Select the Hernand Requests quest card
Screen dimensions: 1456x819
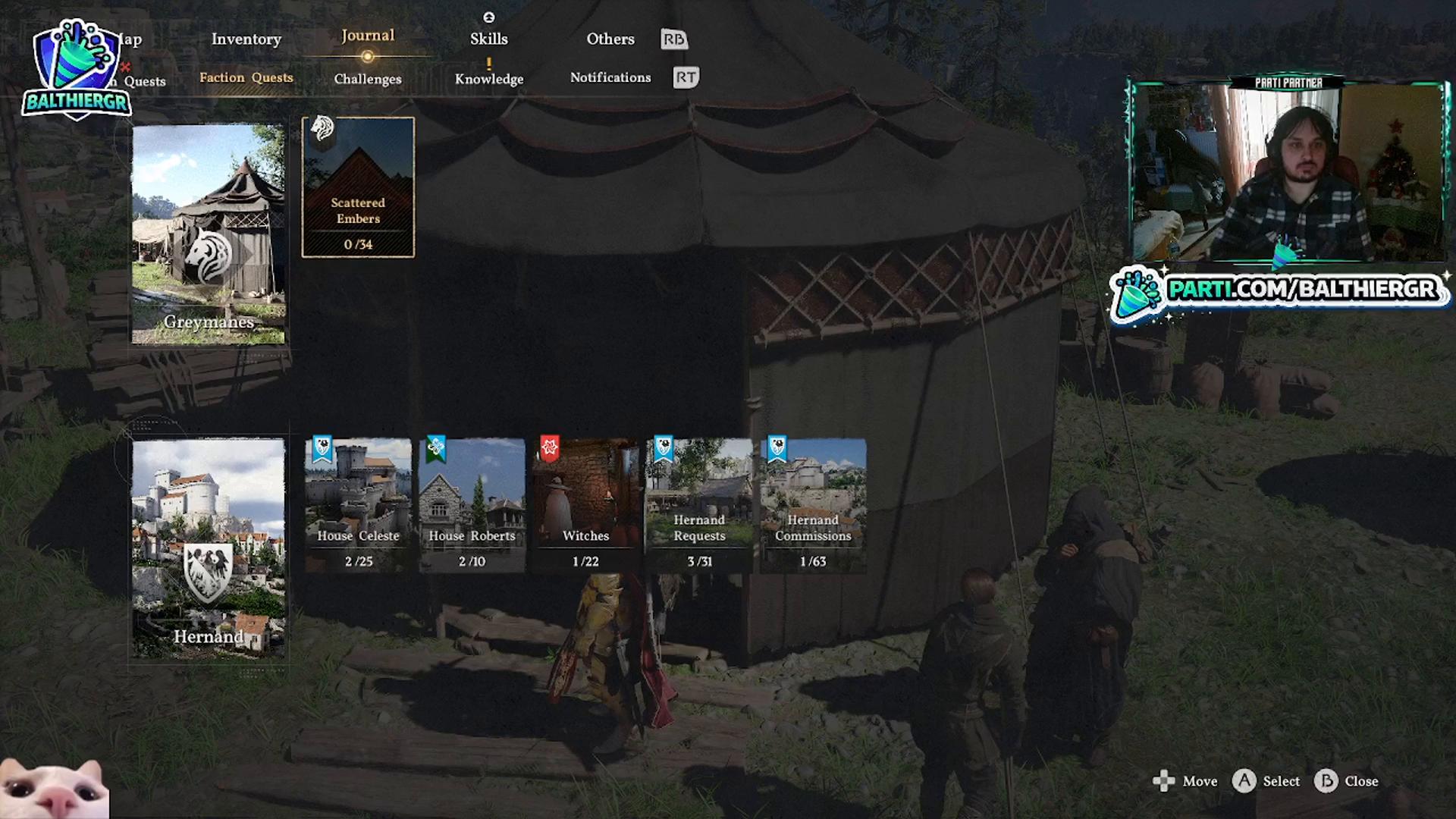(698, 500)
